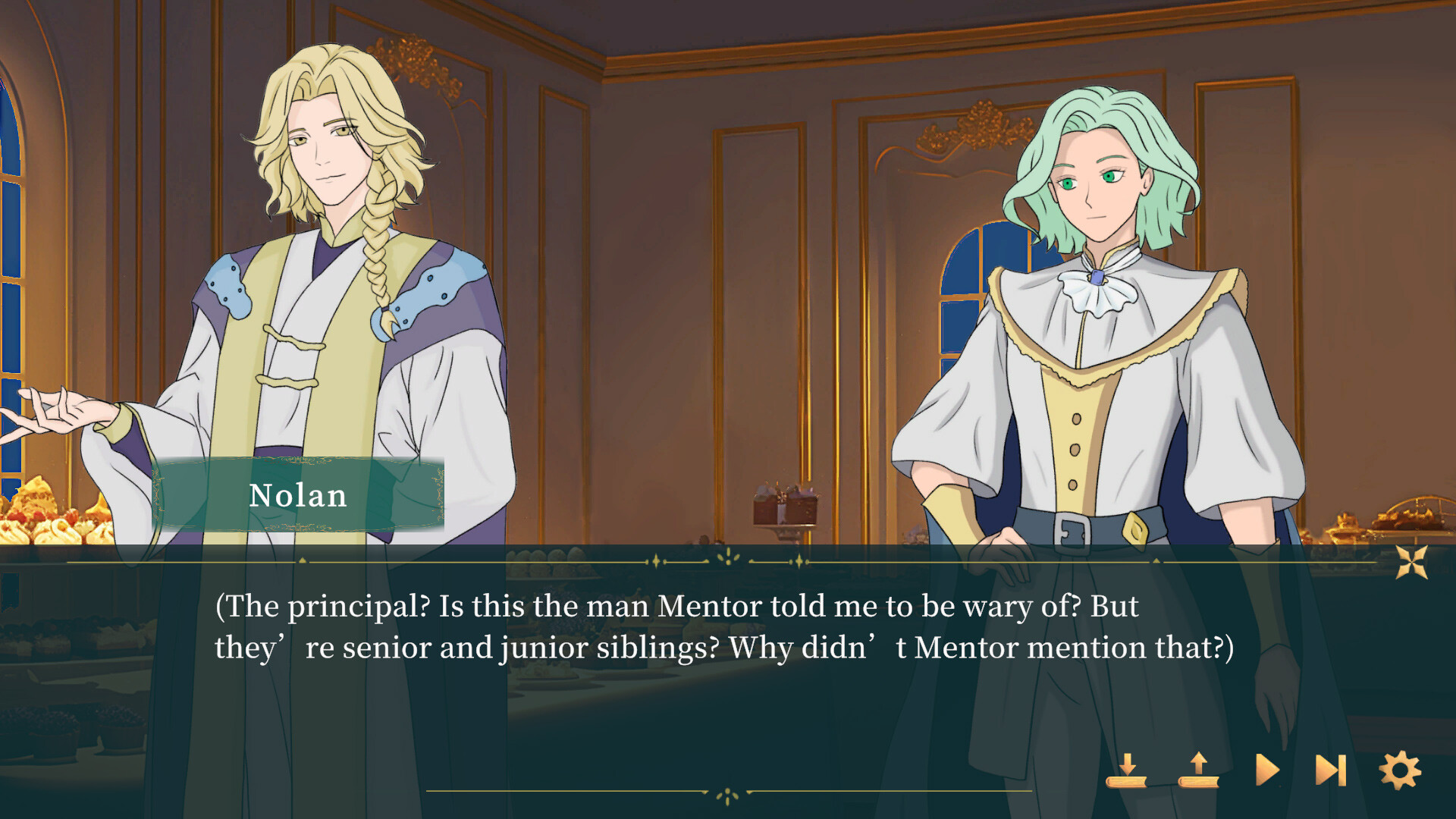Open settings via the gear icon
1456x819 pixels.
coord(1399,770)
